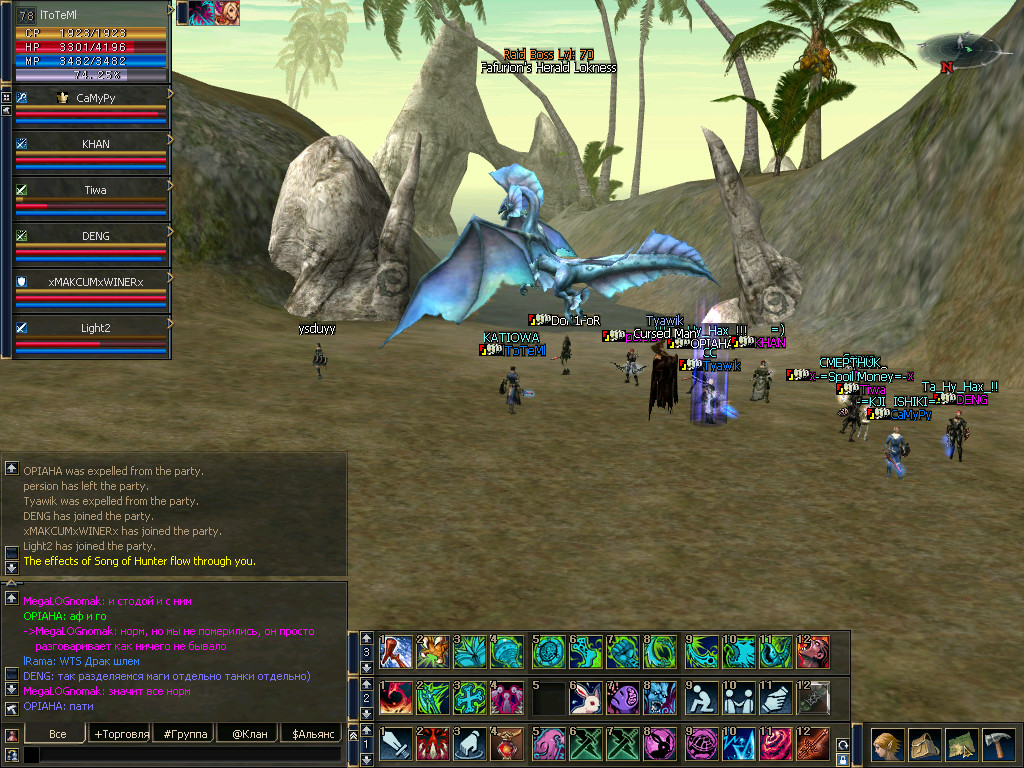Select party member CaMyPy

[x=96, y=98]
